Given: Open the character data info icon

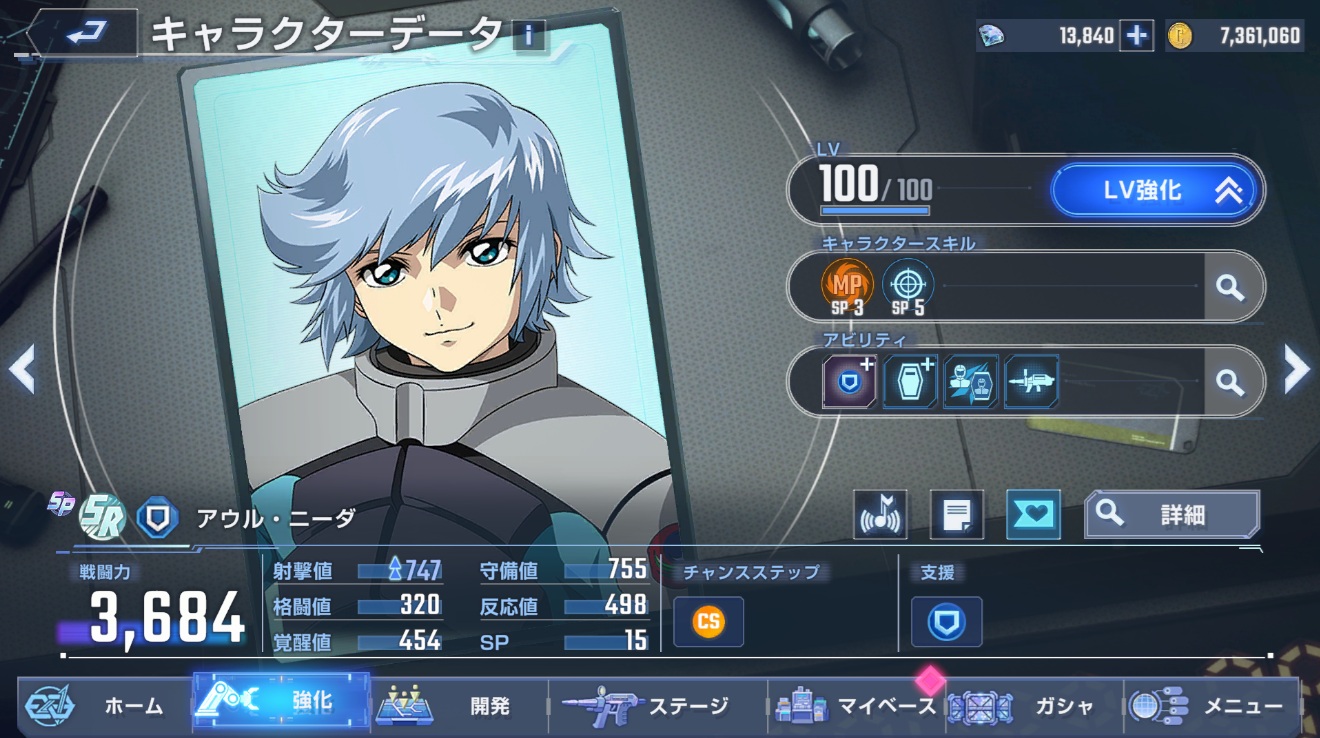Looking at the screenshot, I should click(529, 37).
